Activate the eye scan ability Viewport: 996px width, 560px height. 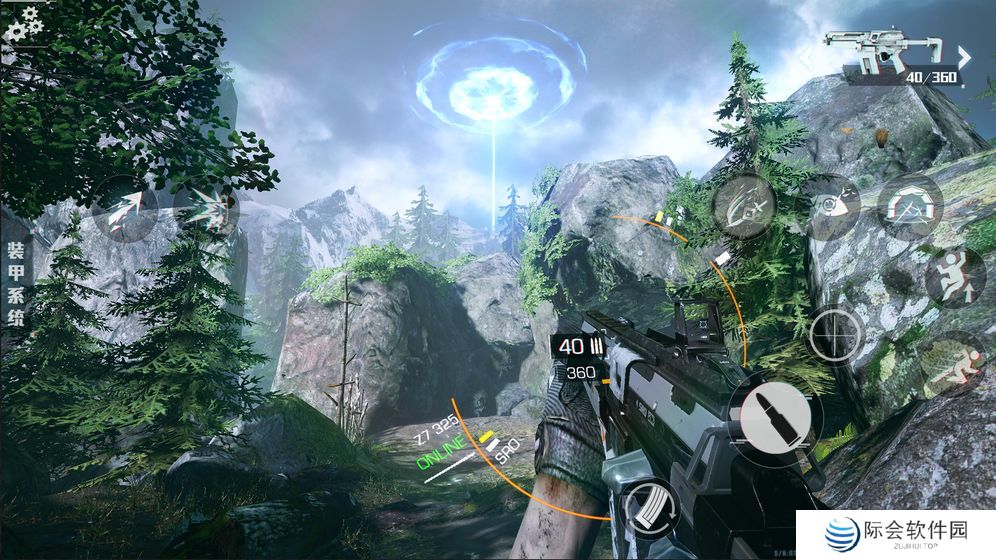(829, 206)
